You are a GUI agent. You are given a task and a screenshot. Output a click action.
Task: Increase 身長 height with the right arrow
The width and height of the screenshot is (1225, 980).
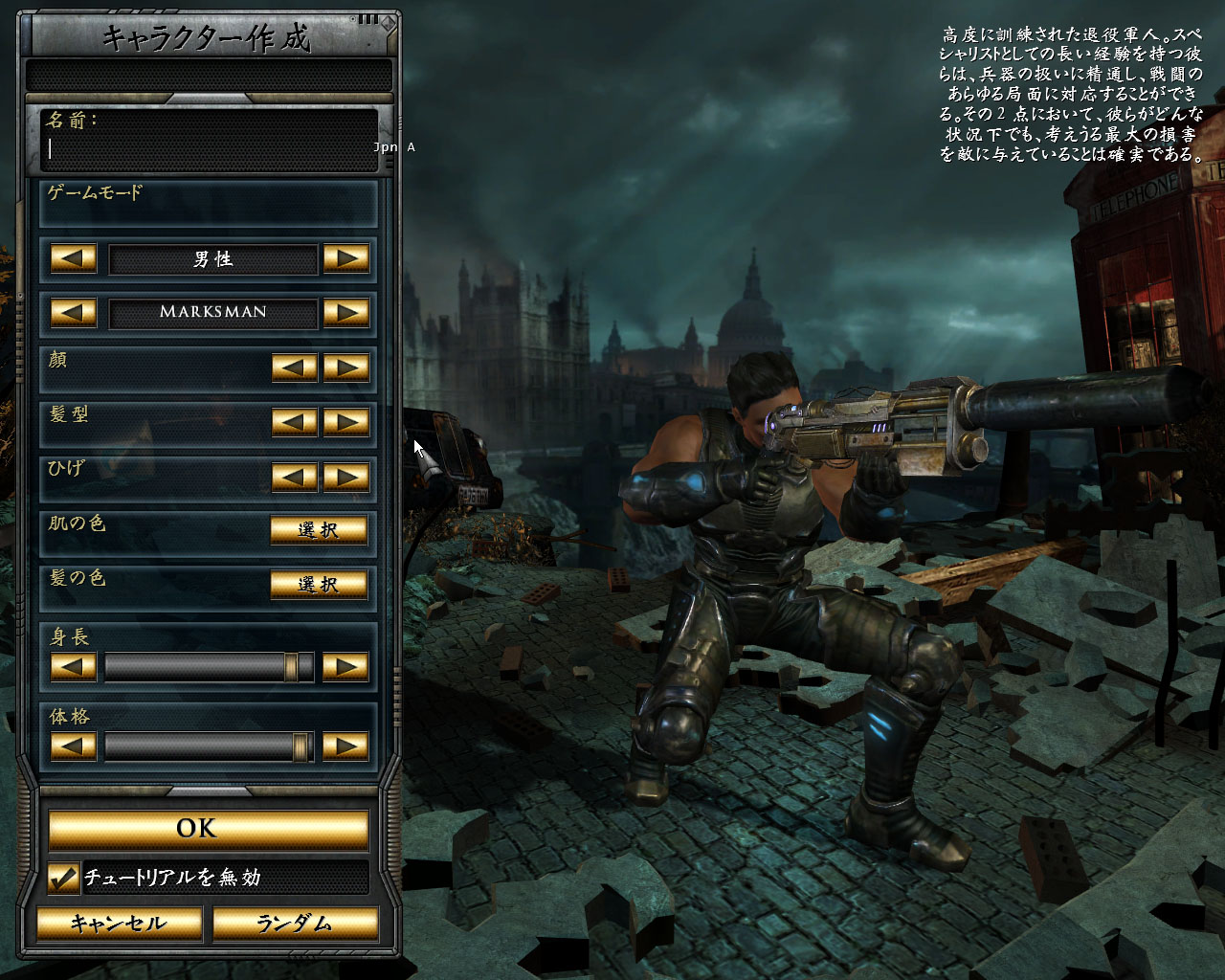point(345,667)
